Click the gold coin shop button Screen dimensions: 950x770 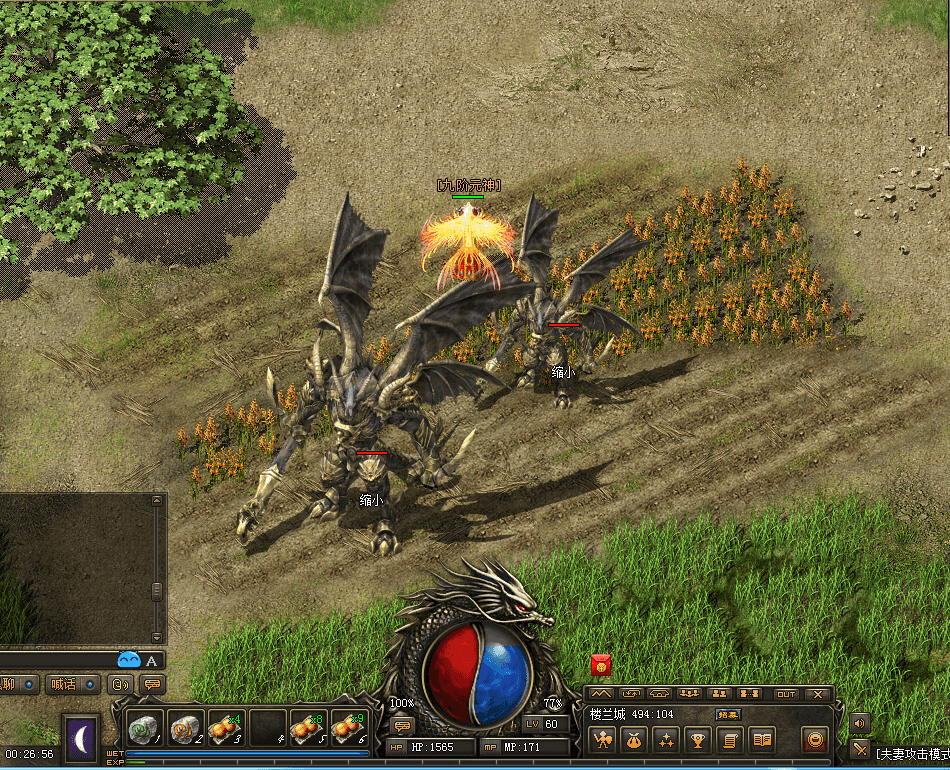[x=816, y=740]
